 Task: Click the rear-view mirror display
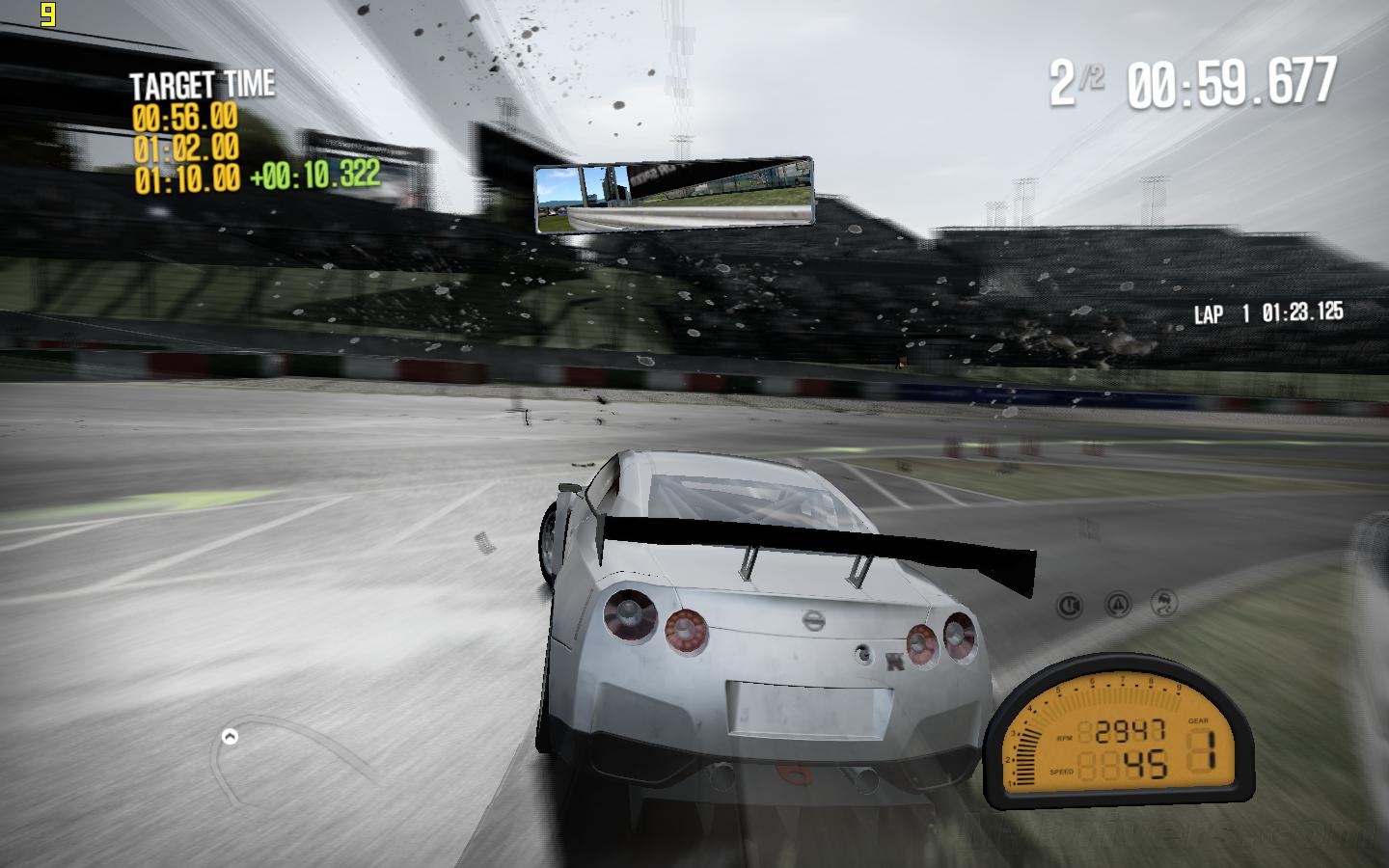(673, 196)
